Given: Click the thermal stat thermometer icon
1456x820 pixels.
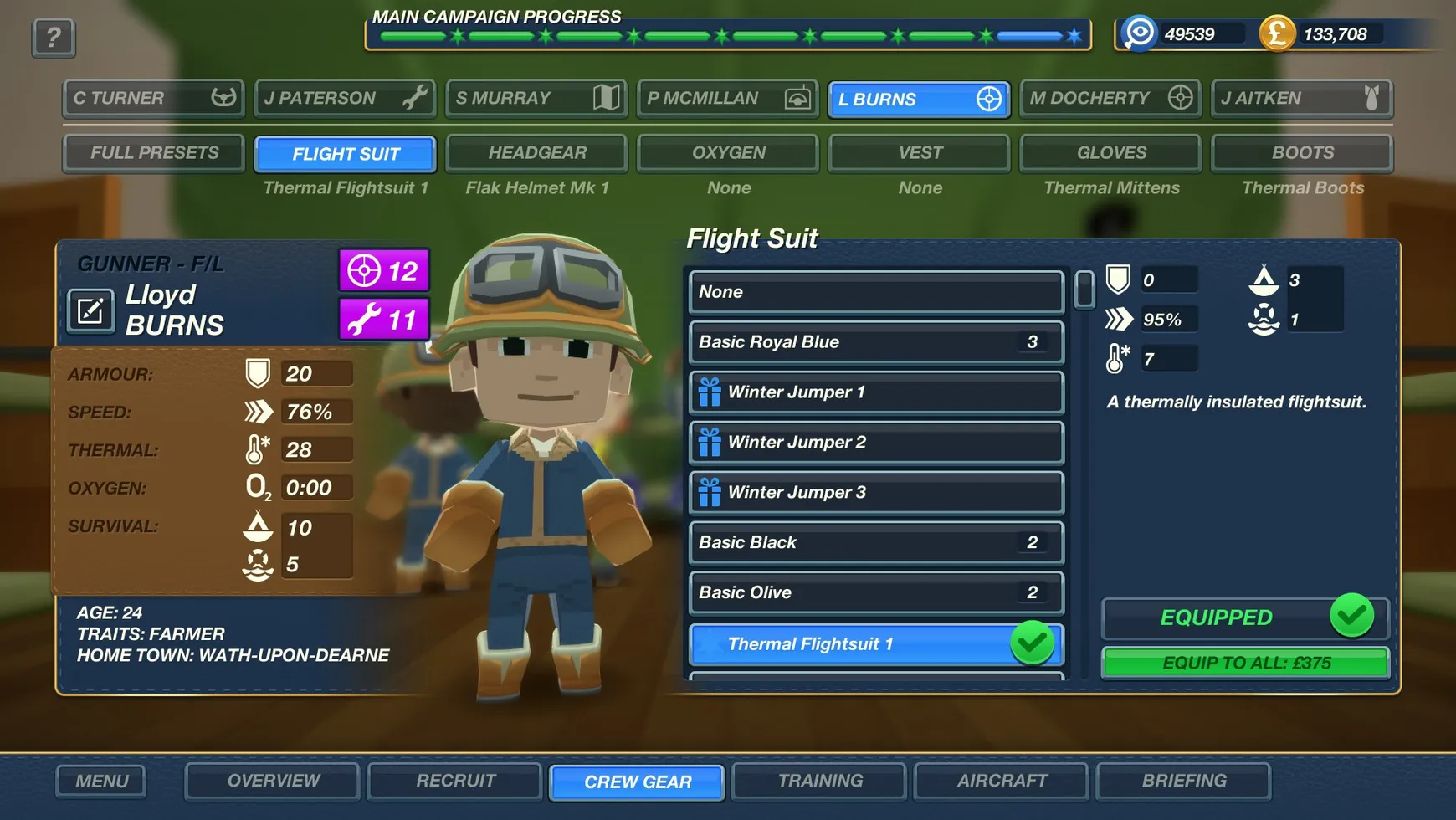Looking at the screenshot, I should coord(257,448).
